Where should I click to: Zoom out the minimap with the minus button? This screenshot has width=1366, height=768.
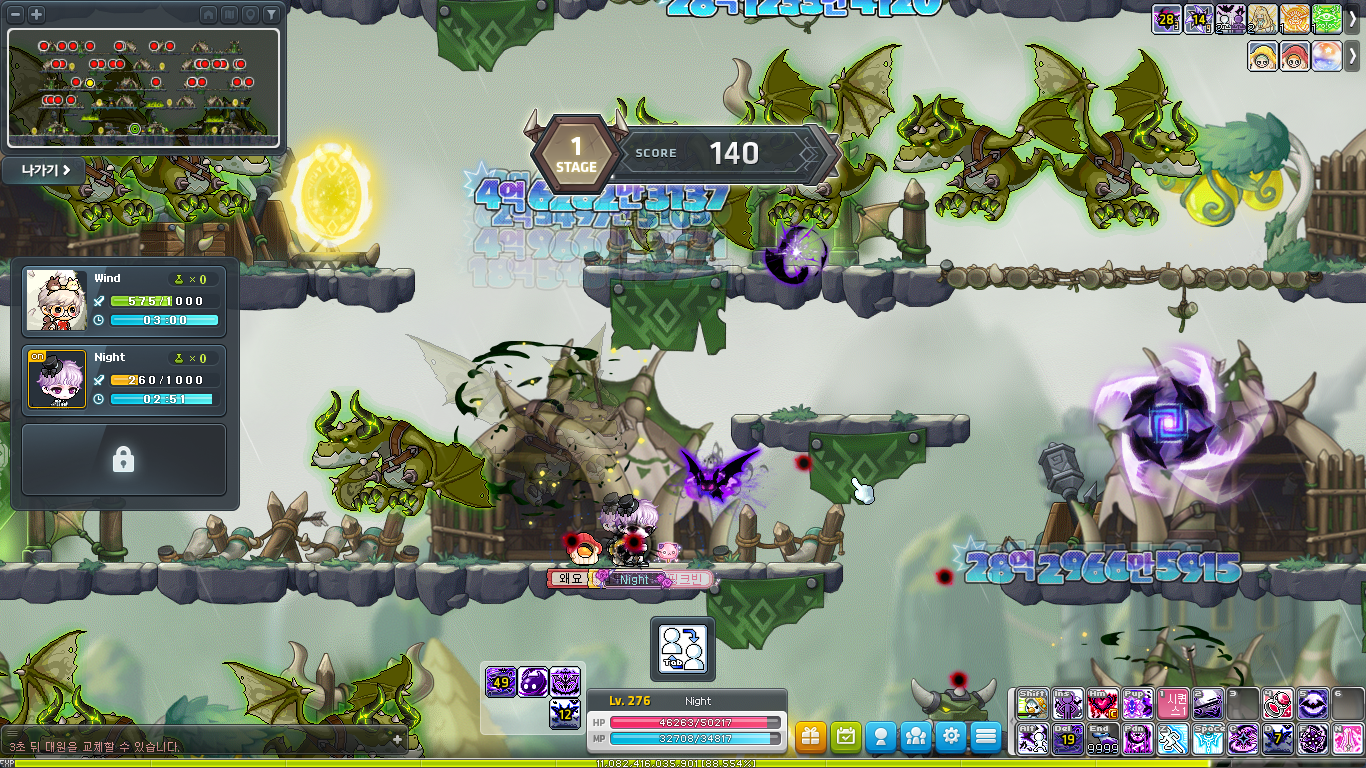[17, 14]
